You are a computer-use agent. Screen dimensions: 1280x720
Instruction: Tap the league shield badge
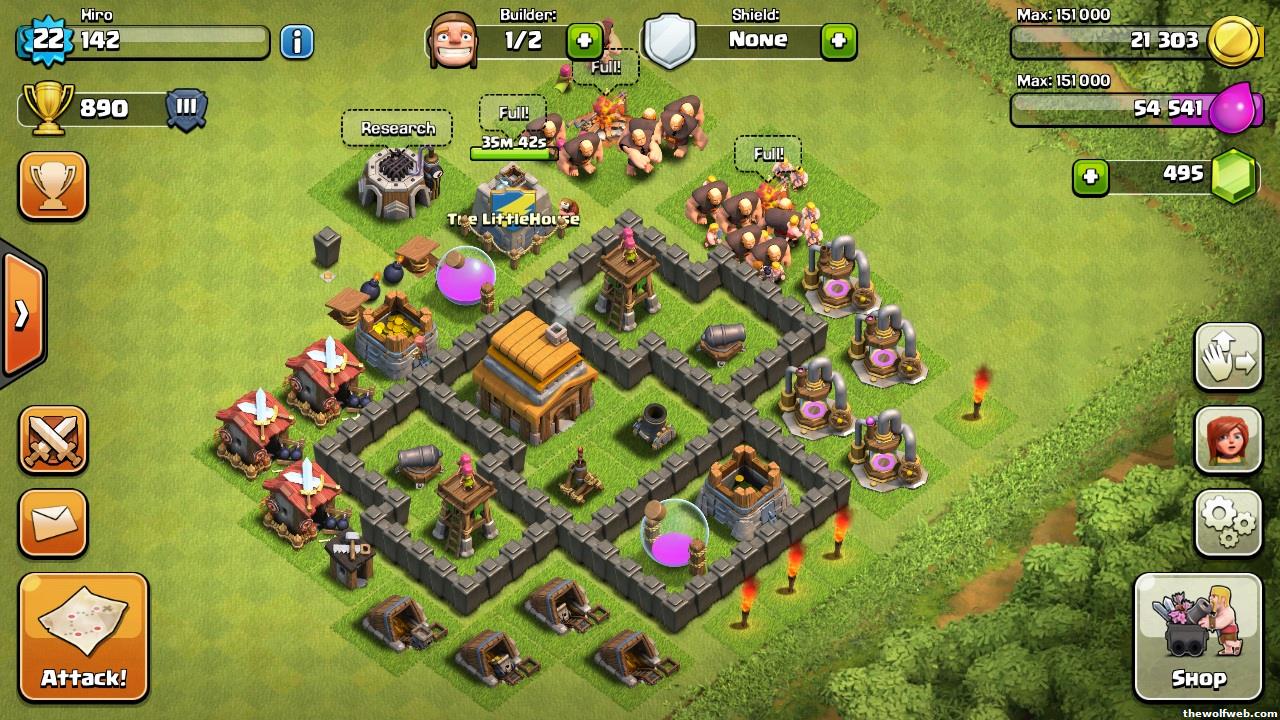(x=186, y=108)
